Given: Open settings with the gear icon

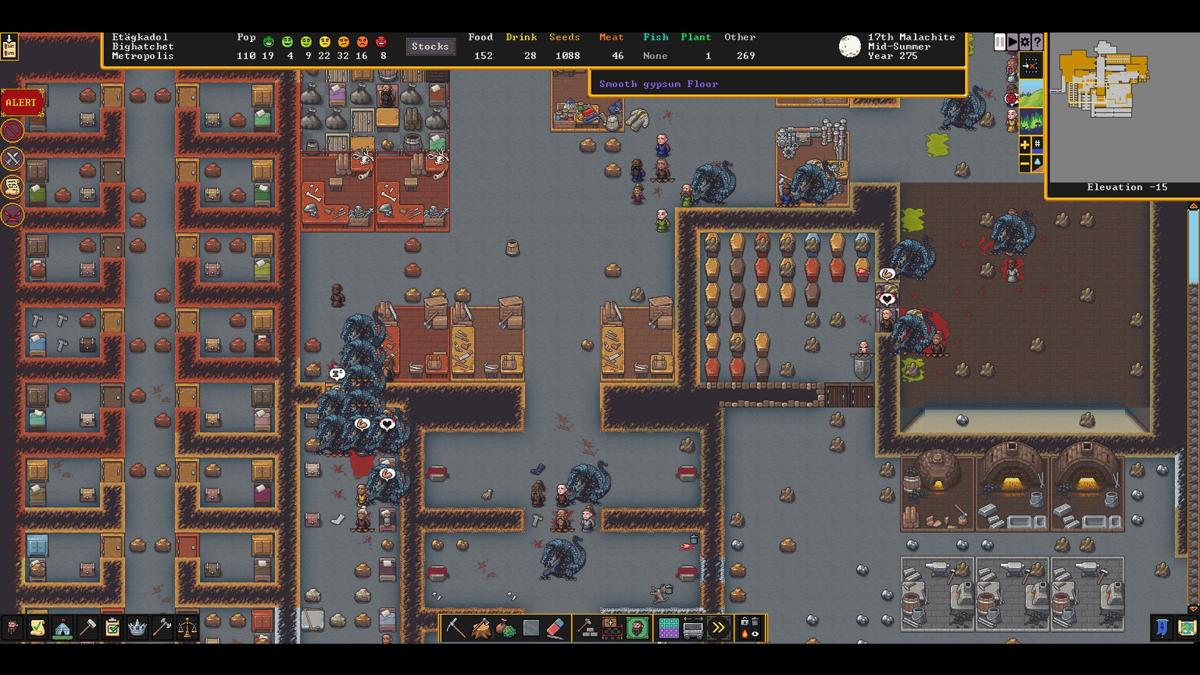Looking at the screenshot, I should (x=1025, y=42).
